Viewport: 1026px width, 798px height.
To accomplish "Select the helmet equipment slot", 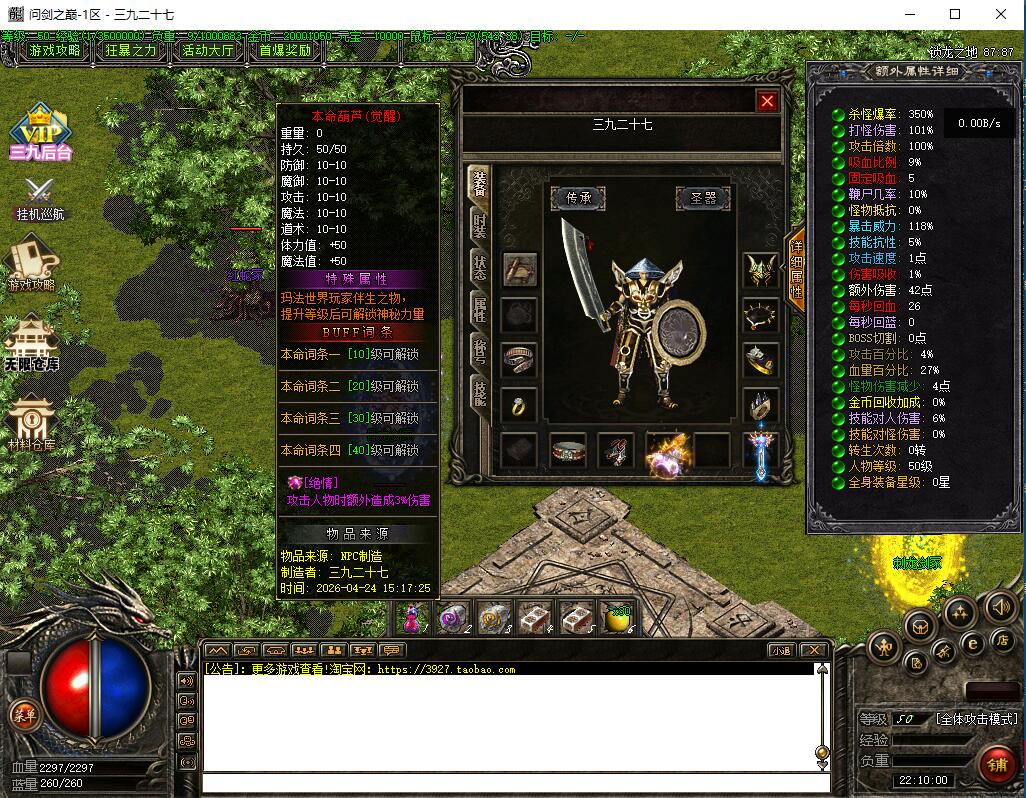I will (x=760, y=270).
